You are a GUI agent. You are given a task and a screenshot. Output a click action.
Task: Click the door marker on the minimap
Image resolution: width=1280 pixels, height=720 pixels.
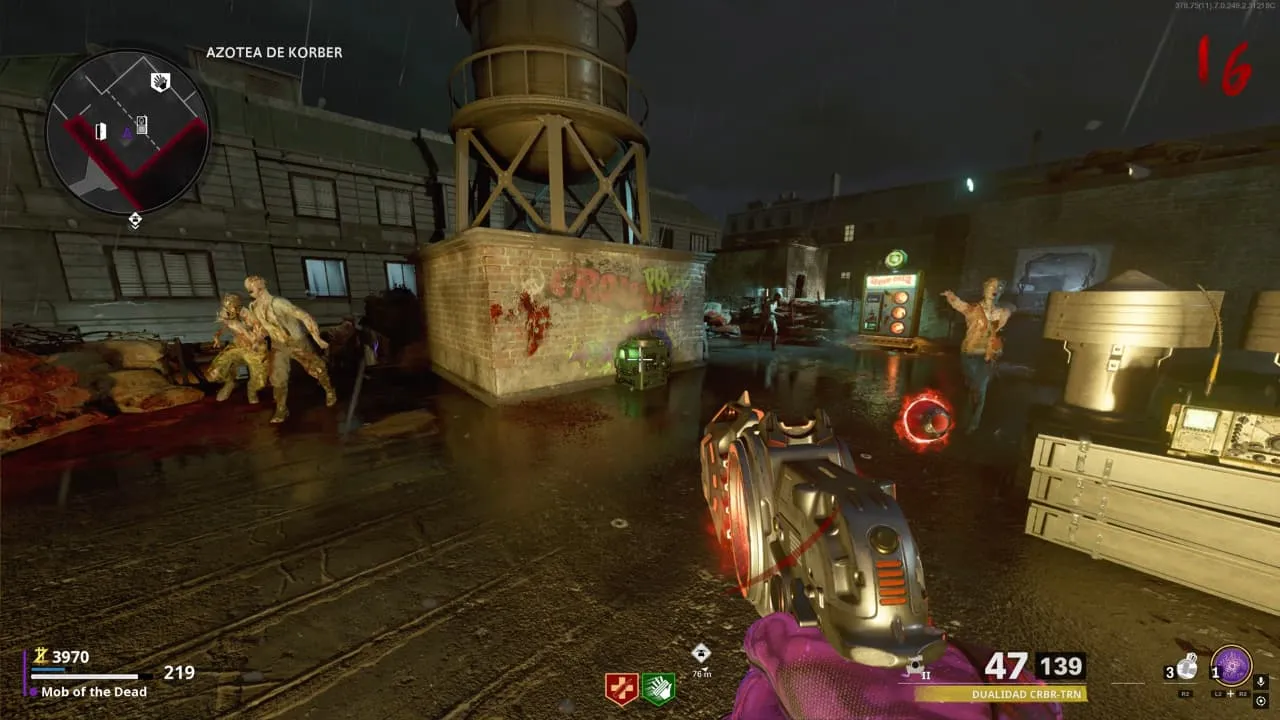pyautogui.click(x=100, y=131)
